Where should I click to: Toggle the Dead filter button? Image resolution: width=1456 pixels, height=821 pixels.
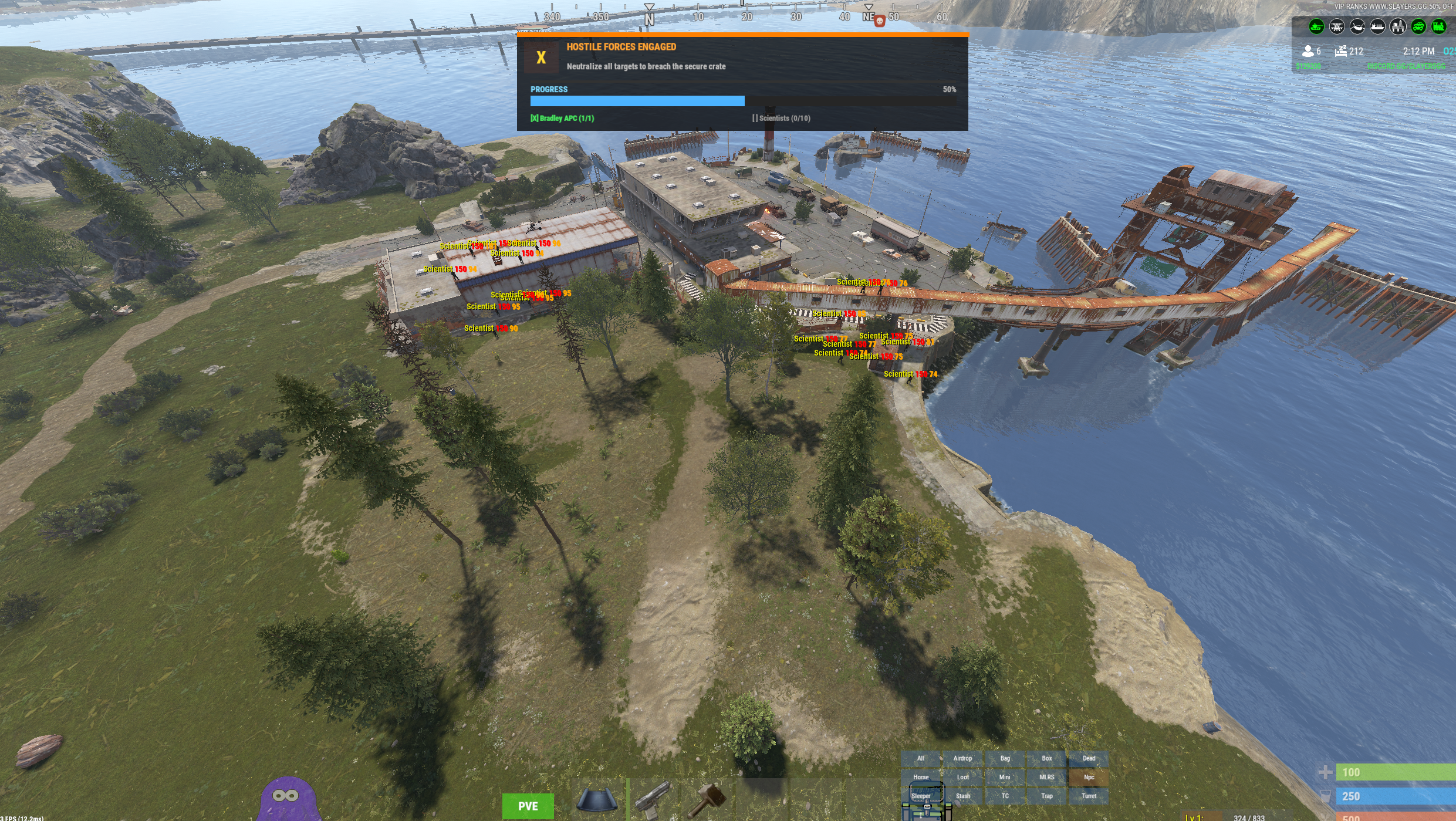click(1089, 758)
